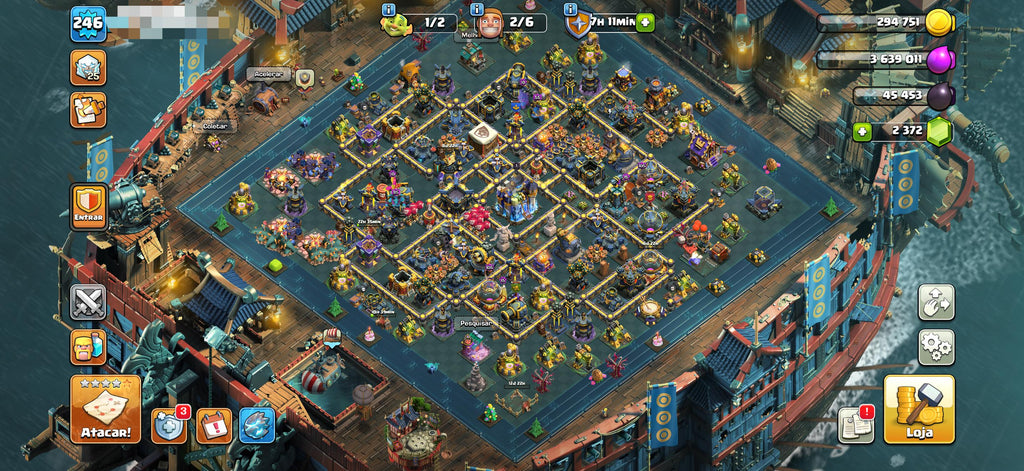Screen dimensions: 1024x471
Task: Show goblin builder info above 1/2 counter
Action: [389, 9]
